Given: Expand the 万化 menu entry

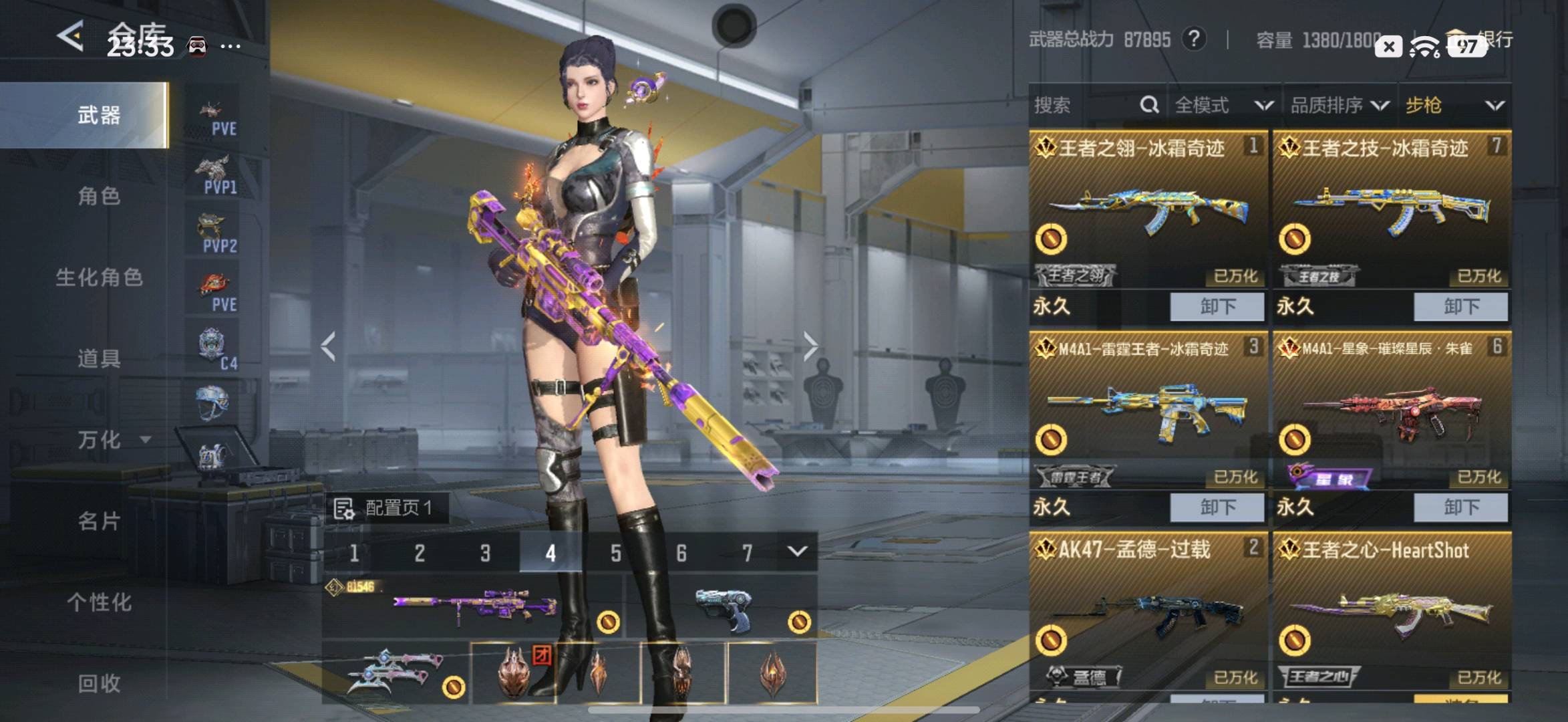Looking at the screenshot, I should click(x=107, y=440).
